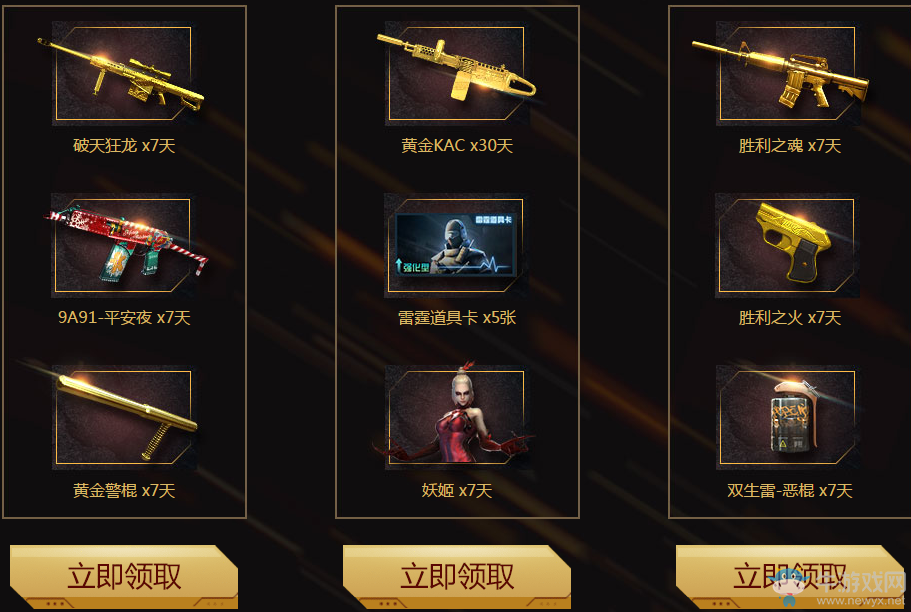Select the 破天狂龙 golden sniper rifle thumbnail
This screenshot has height=612, width=911.
point(122,73)
